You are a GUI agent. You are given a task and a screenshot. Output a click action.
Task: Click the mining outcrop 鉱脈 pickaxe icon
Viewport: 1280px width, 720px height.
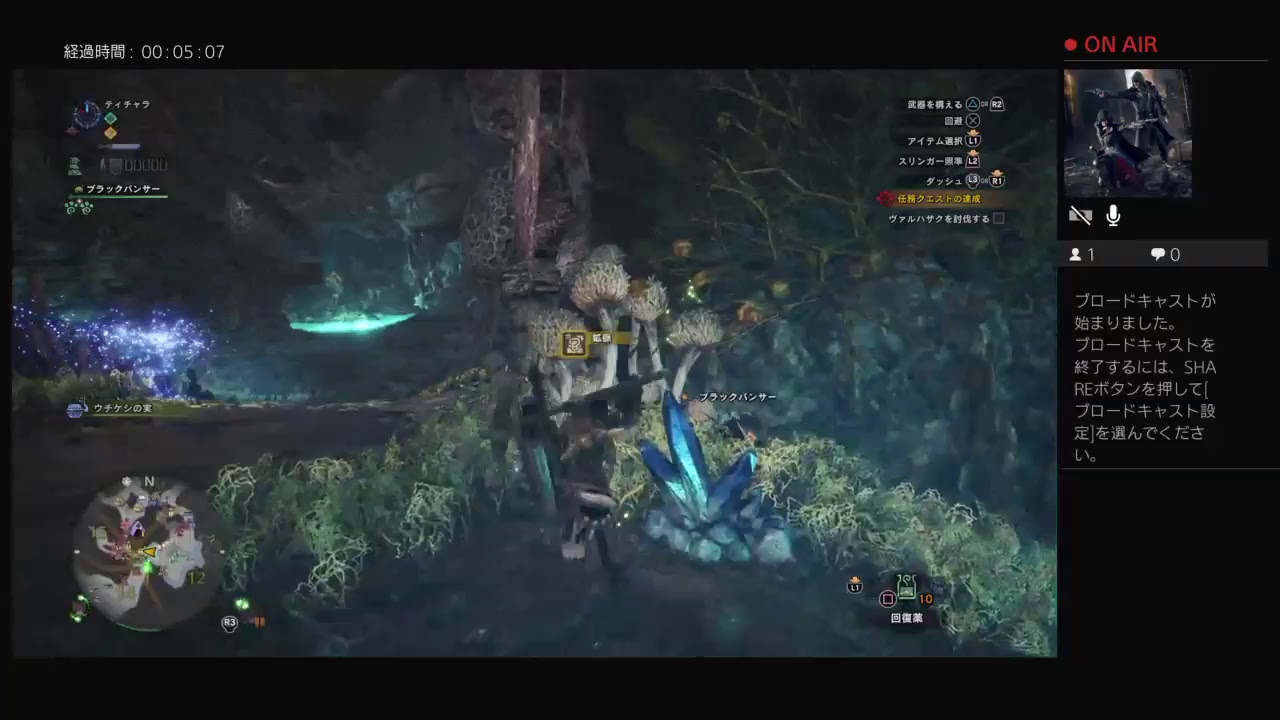pyautogui.click(x=572, y=343)
